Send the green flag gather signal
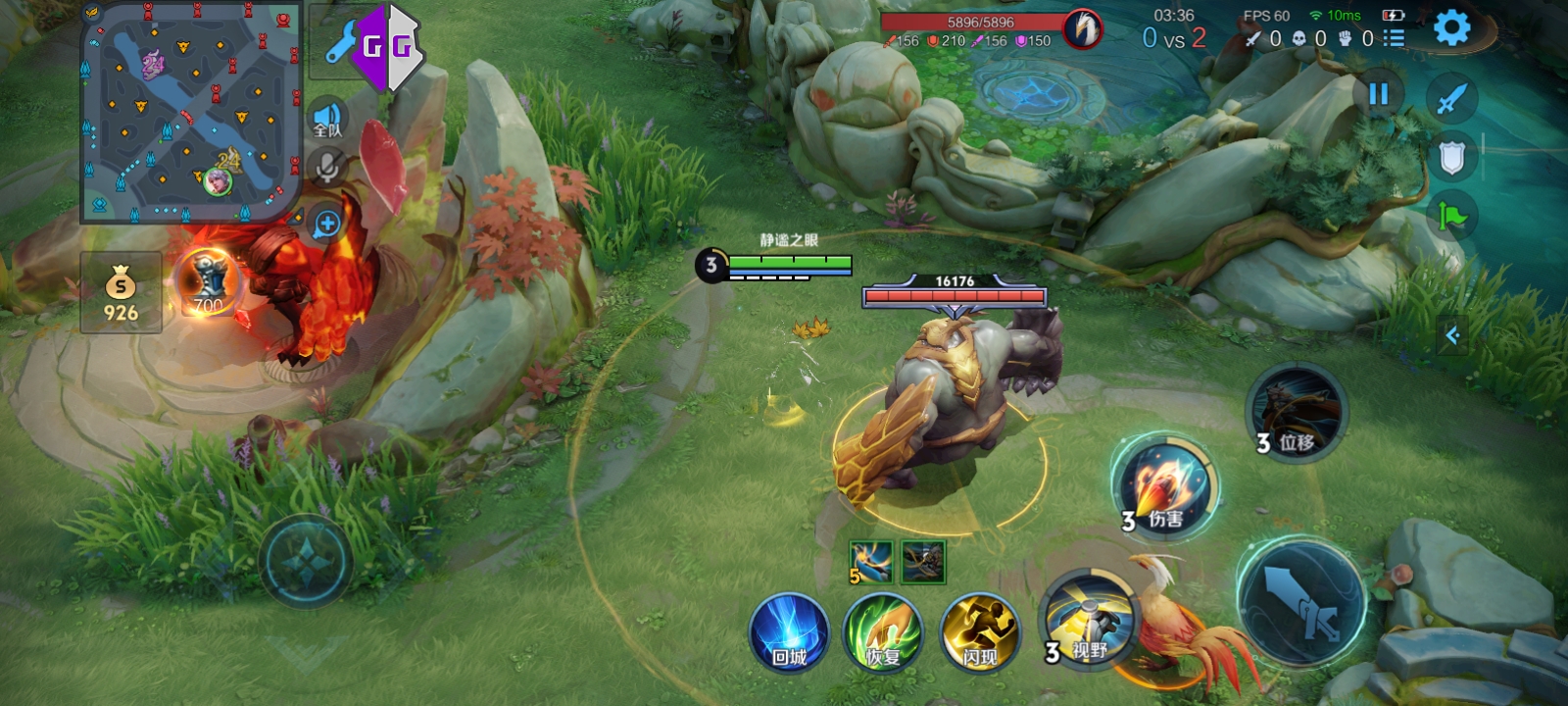The width and height of the screenshot is (1568, 706). pyautogui.click(x=1451, y=215)
